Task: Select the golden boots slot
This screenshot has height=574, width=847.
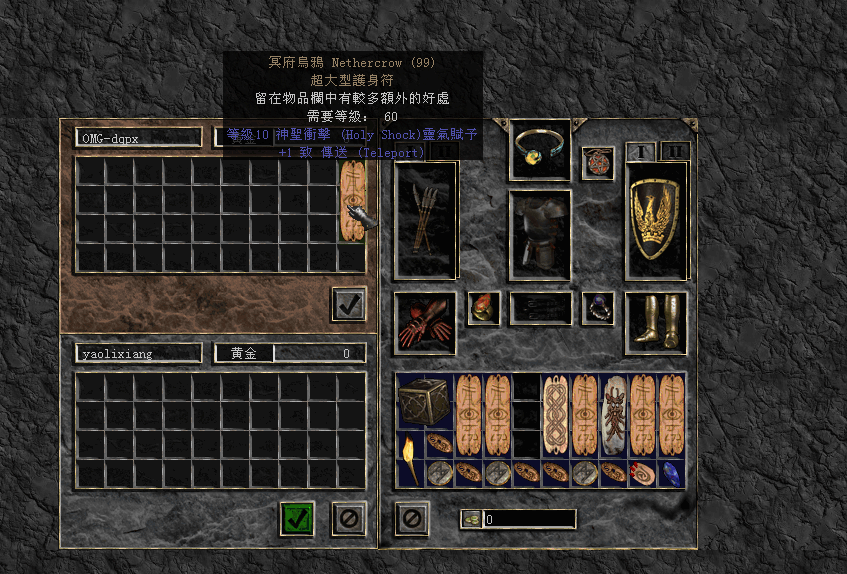Action: (655, 322)
